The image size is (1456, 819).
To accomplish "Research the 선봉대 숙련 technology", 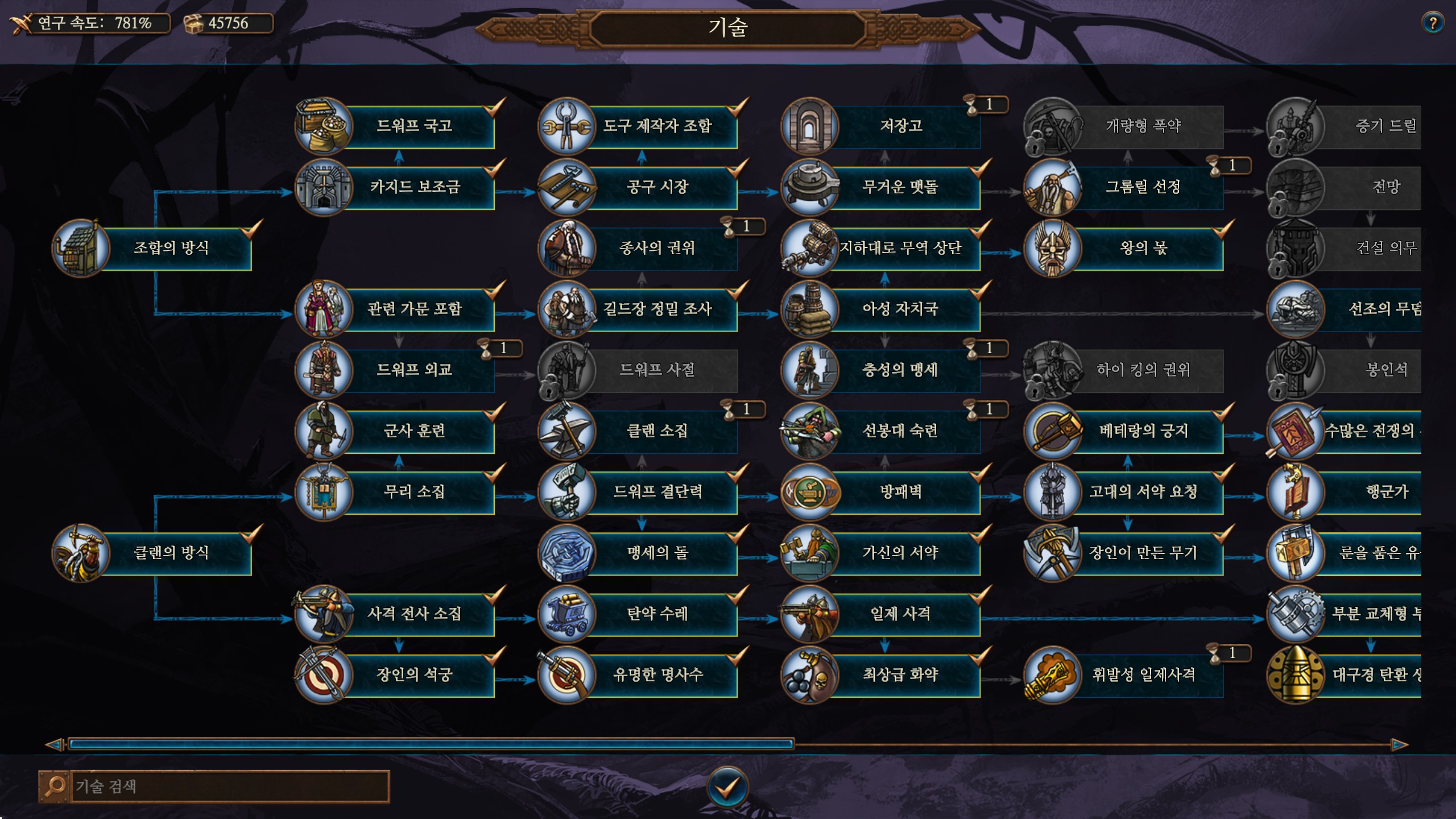I will pos(900,431).
